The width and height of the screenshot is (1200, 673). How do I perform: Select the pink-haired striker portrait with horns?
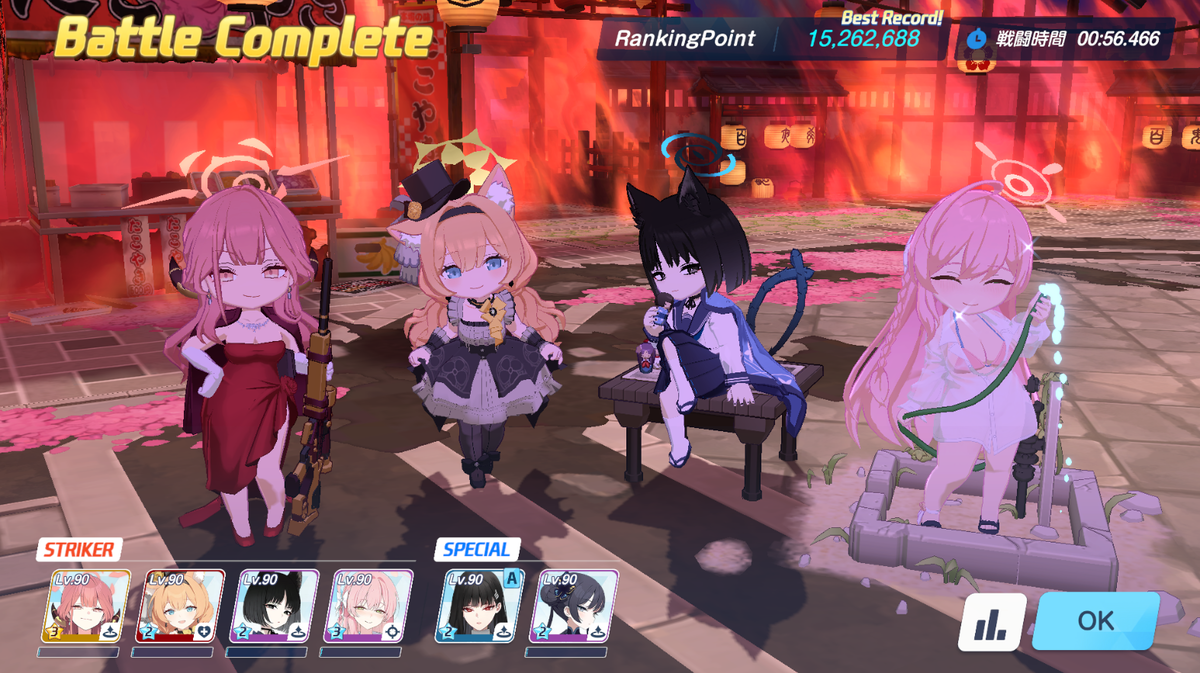86,606
